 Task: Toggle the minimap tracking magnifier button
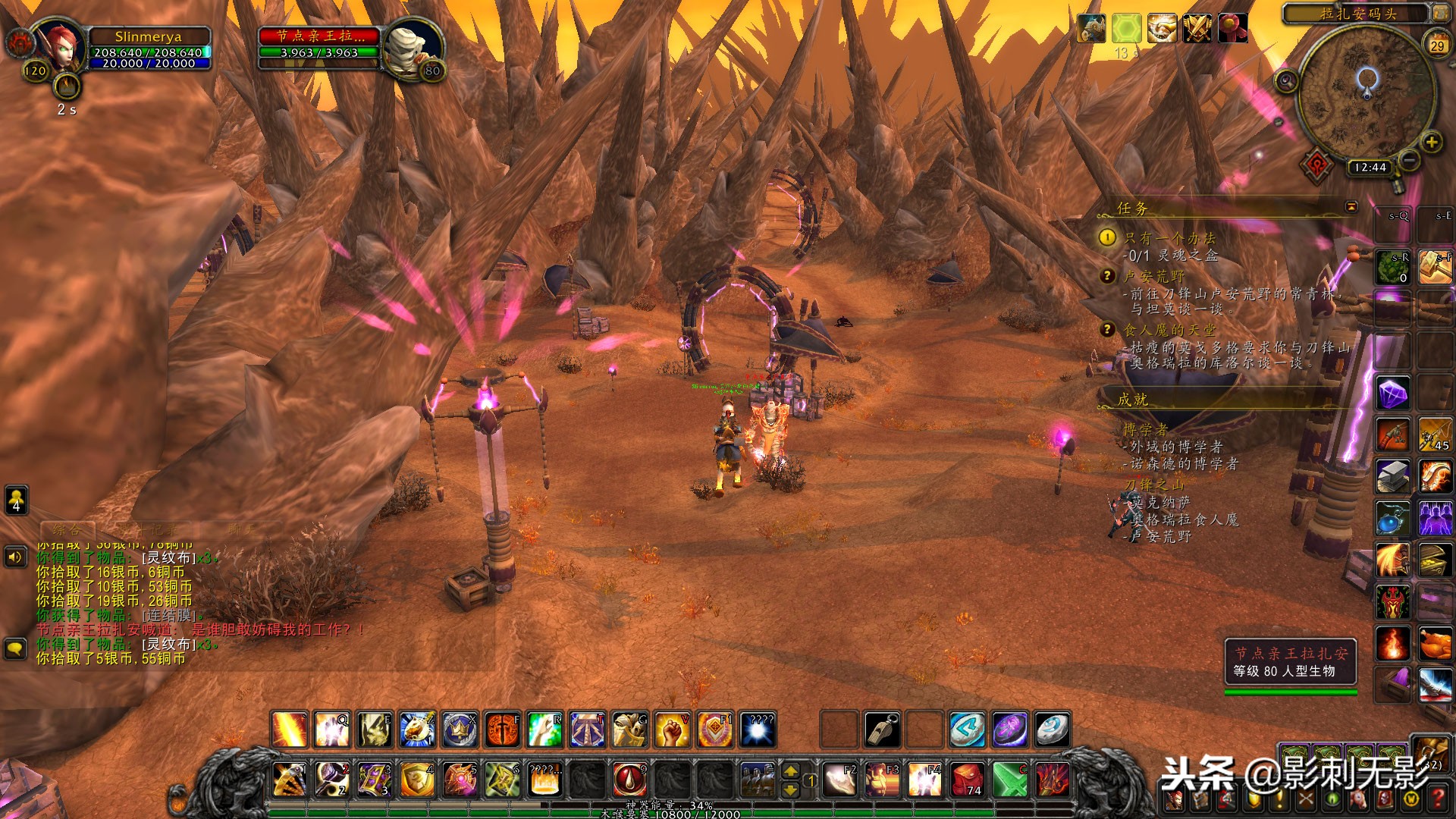pos(1286,80)
